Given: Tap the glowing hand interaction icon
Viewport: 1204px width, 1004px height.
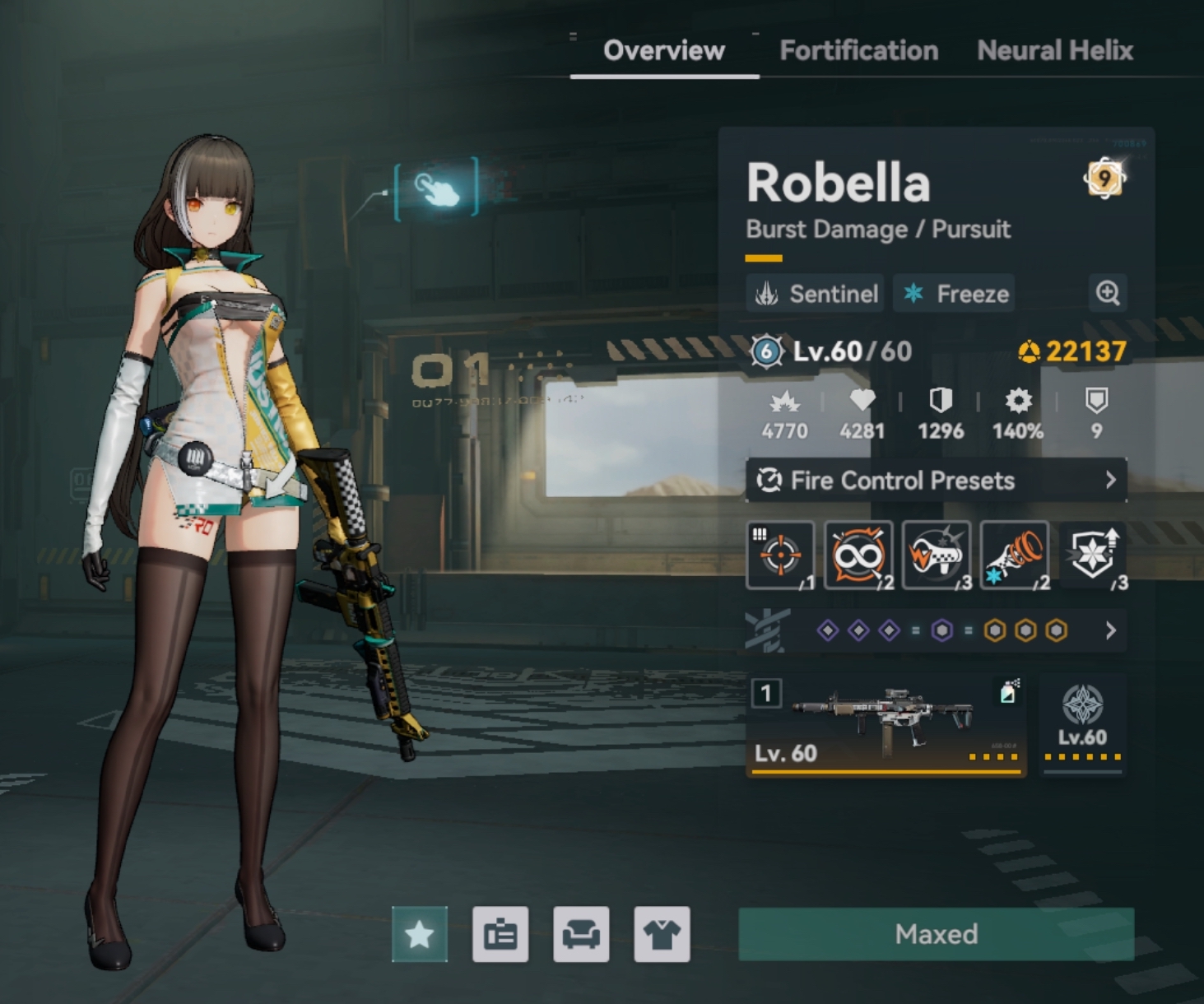Looking at the screenshot, I should click(437, 189).
